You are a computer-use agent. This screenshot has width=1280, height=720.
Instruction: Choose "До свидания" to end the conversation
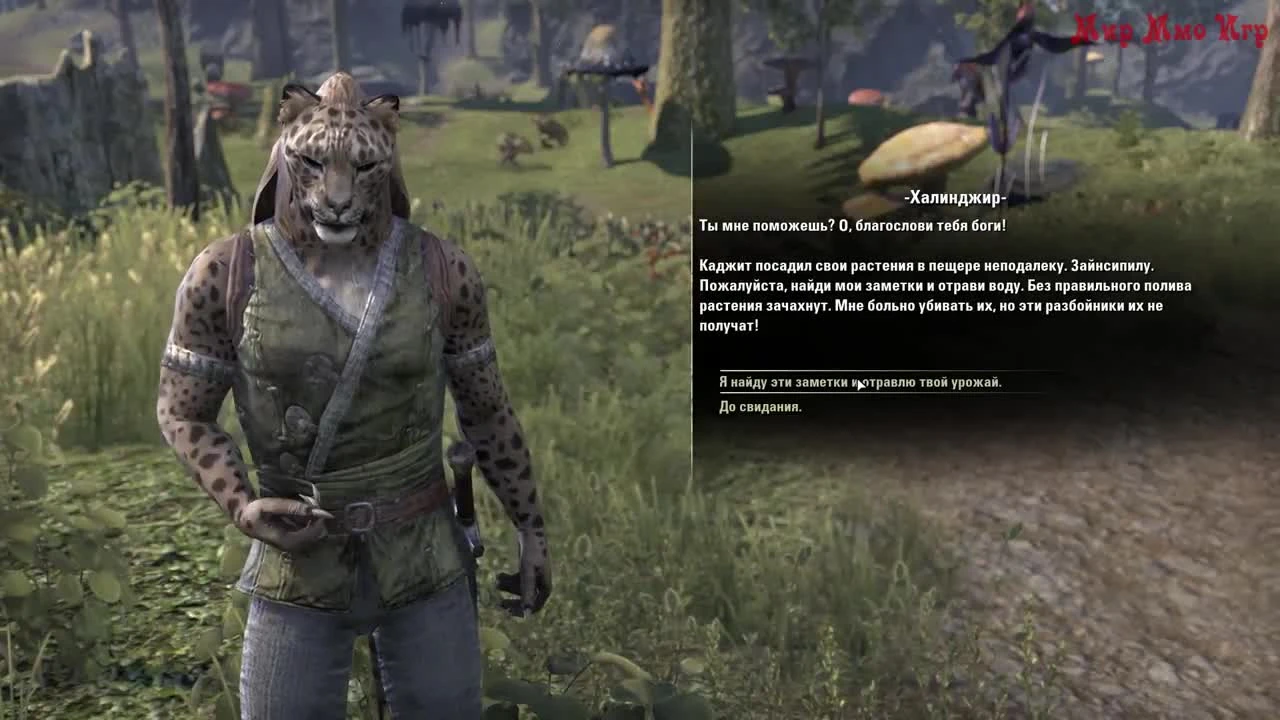[x=760, y=407]
